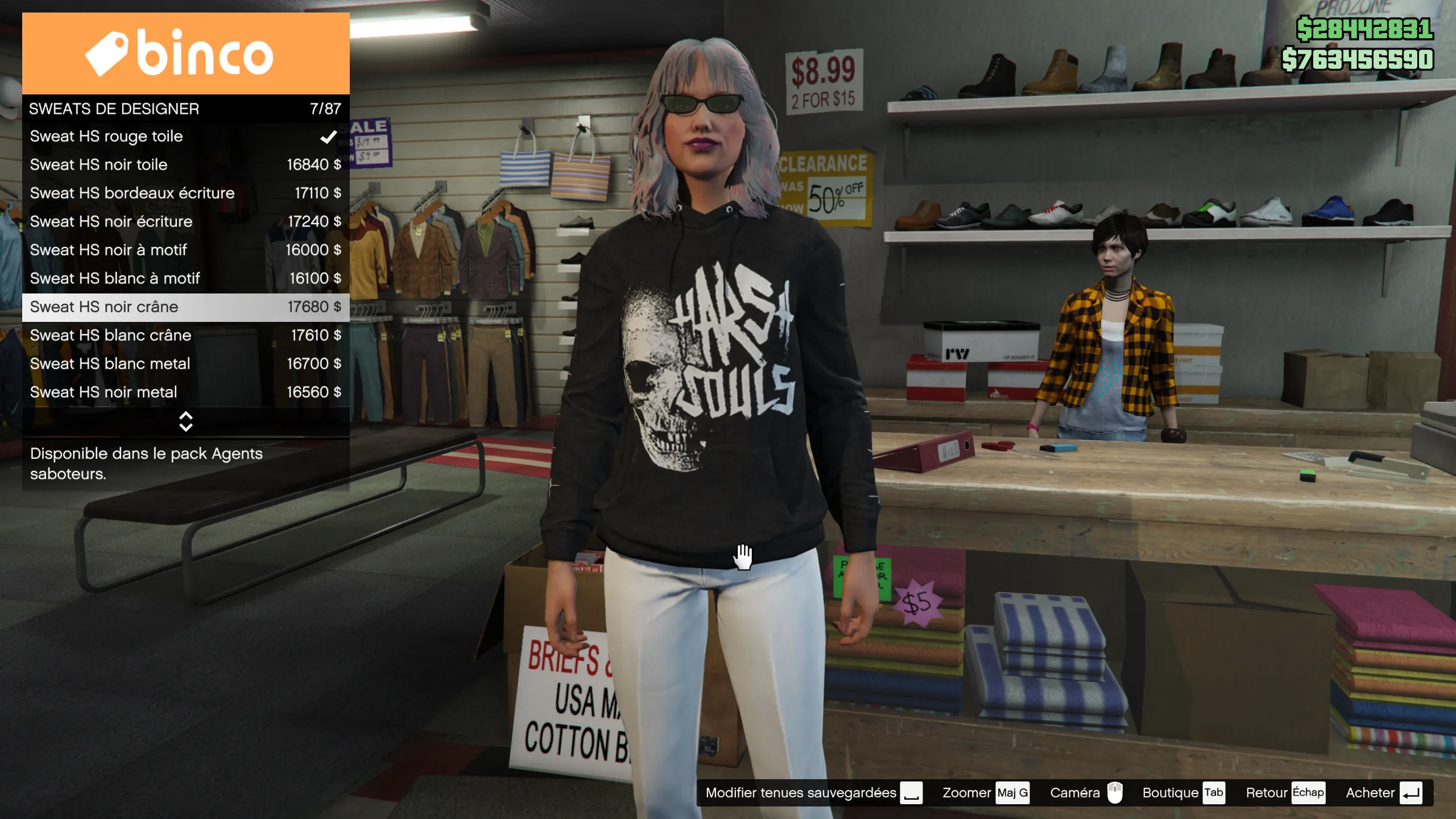Select Sweat HS blanc à motif

185,279
